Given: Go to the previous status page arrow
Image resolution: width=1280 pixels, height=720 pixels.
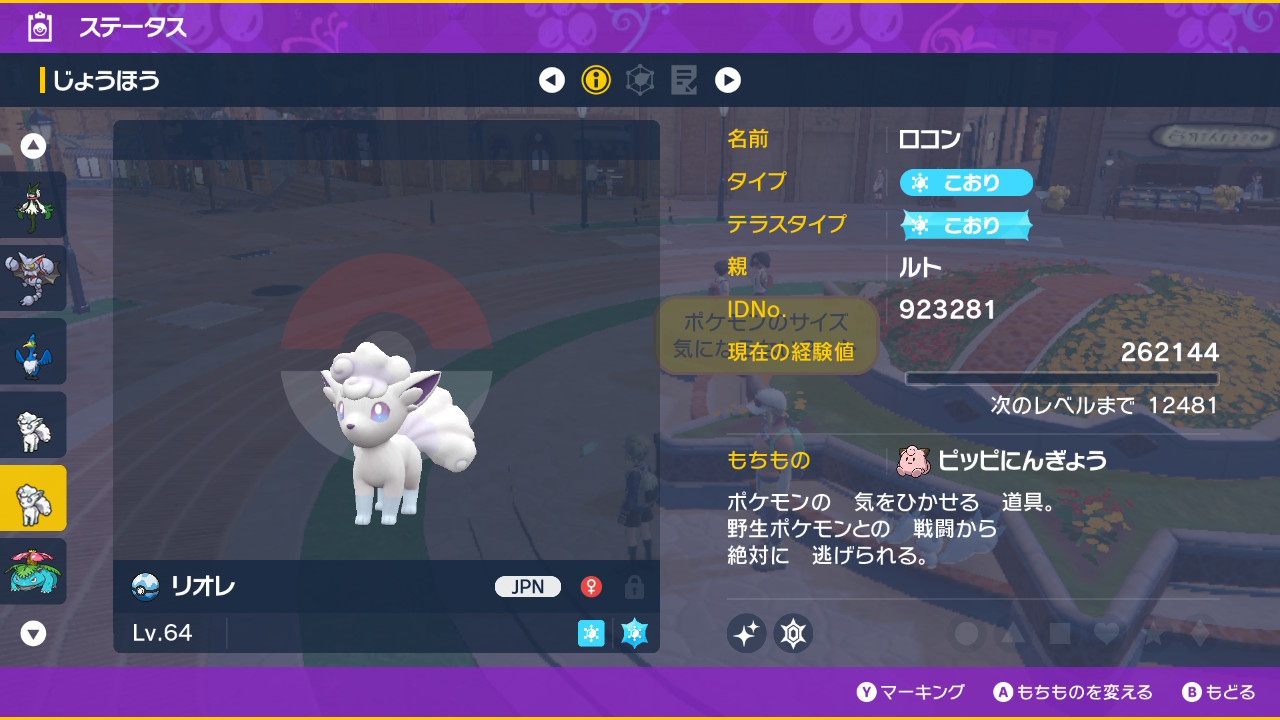Looking at the screenshot, I should tap(552, 80).
